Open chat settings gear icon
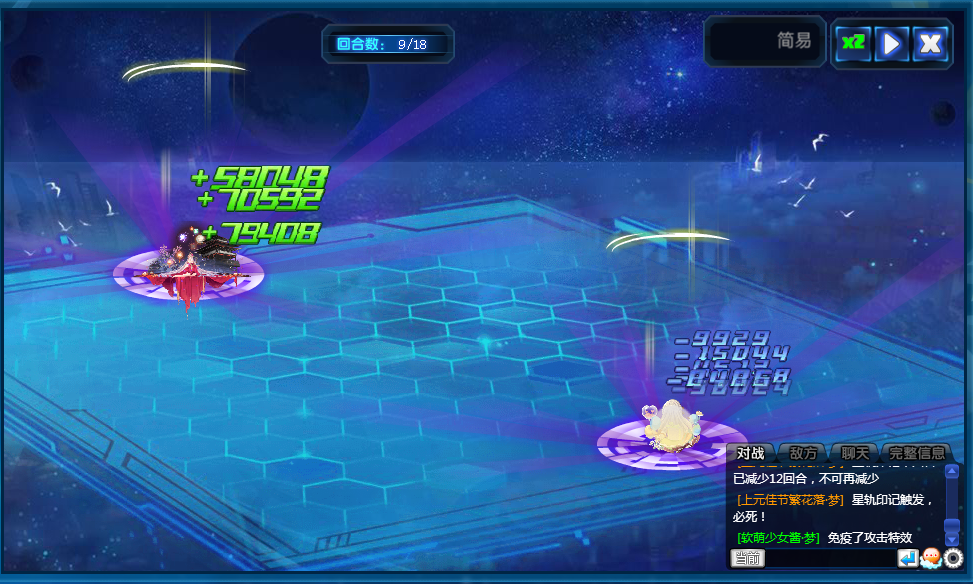Image resolution: width=973 pixels, height=584 pixels. pos(953,558)
